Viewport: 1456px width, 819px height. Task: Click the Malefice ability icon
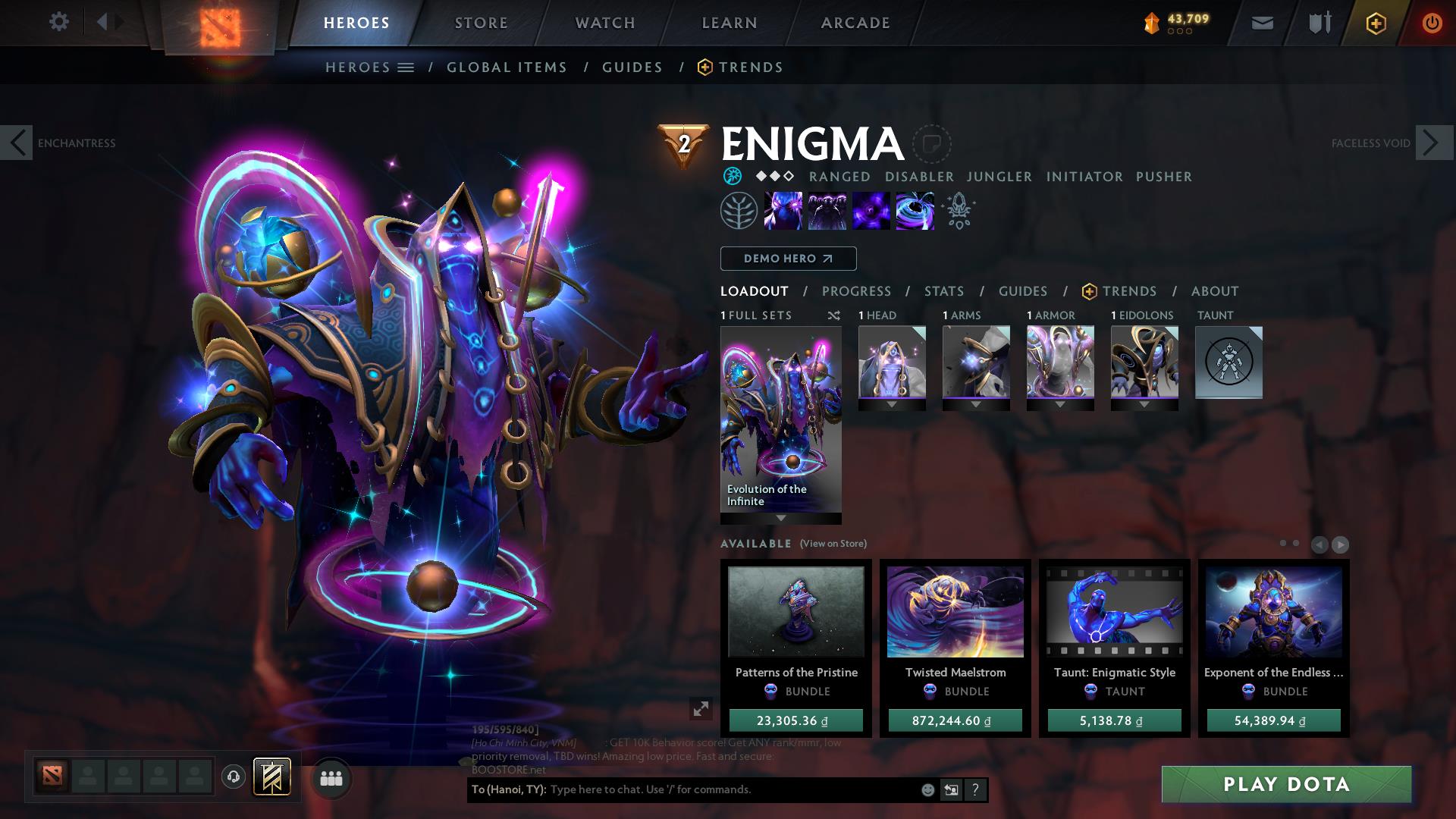pyautogui.click(x=784, y=211)
